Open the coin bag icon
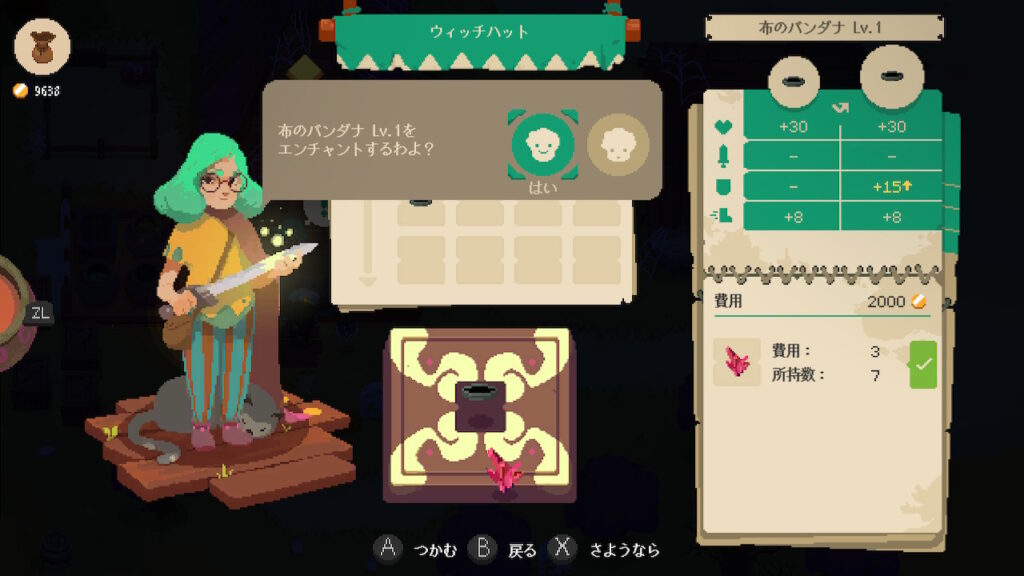 point(43,46)
